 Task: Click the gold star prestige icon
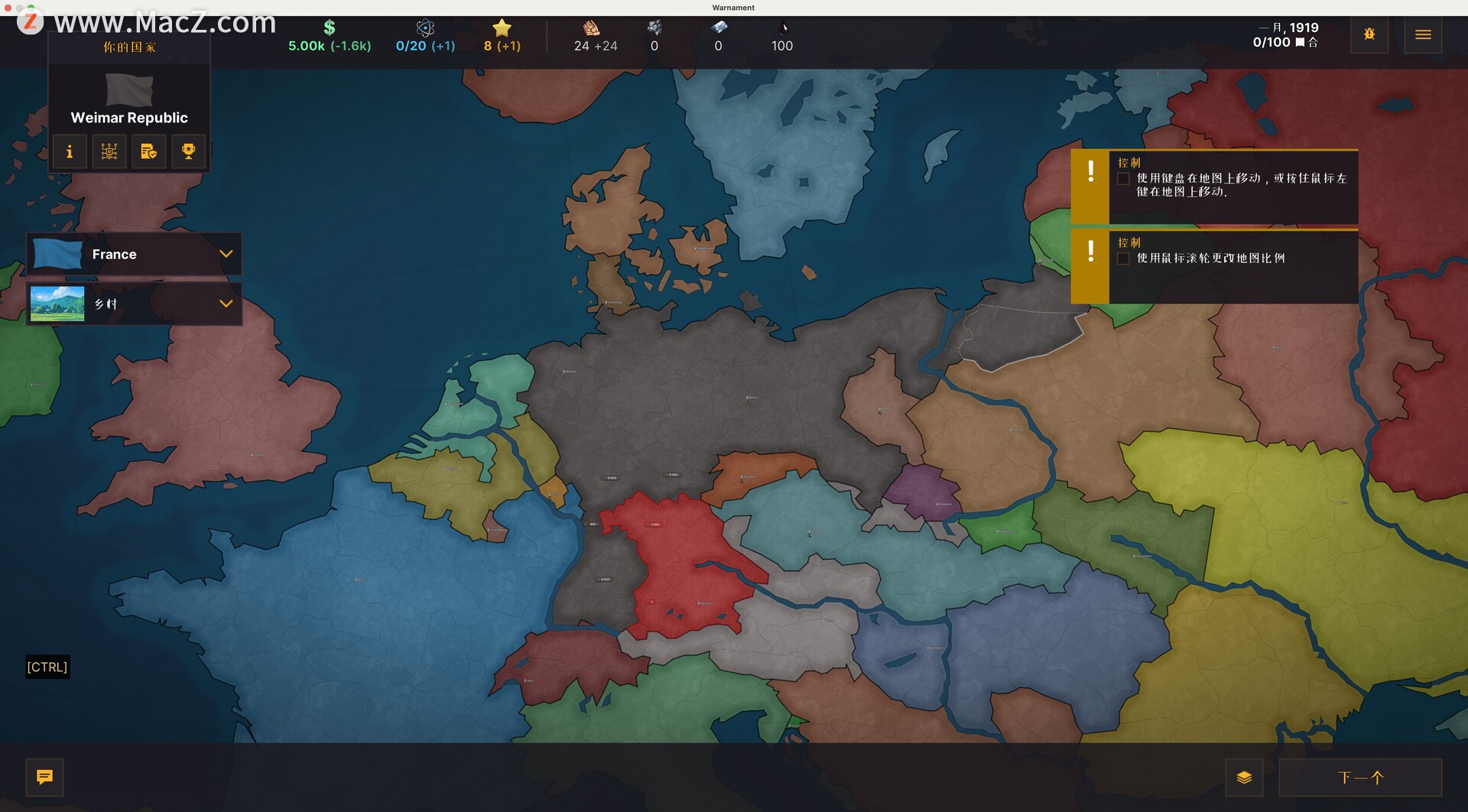[502, 28]
